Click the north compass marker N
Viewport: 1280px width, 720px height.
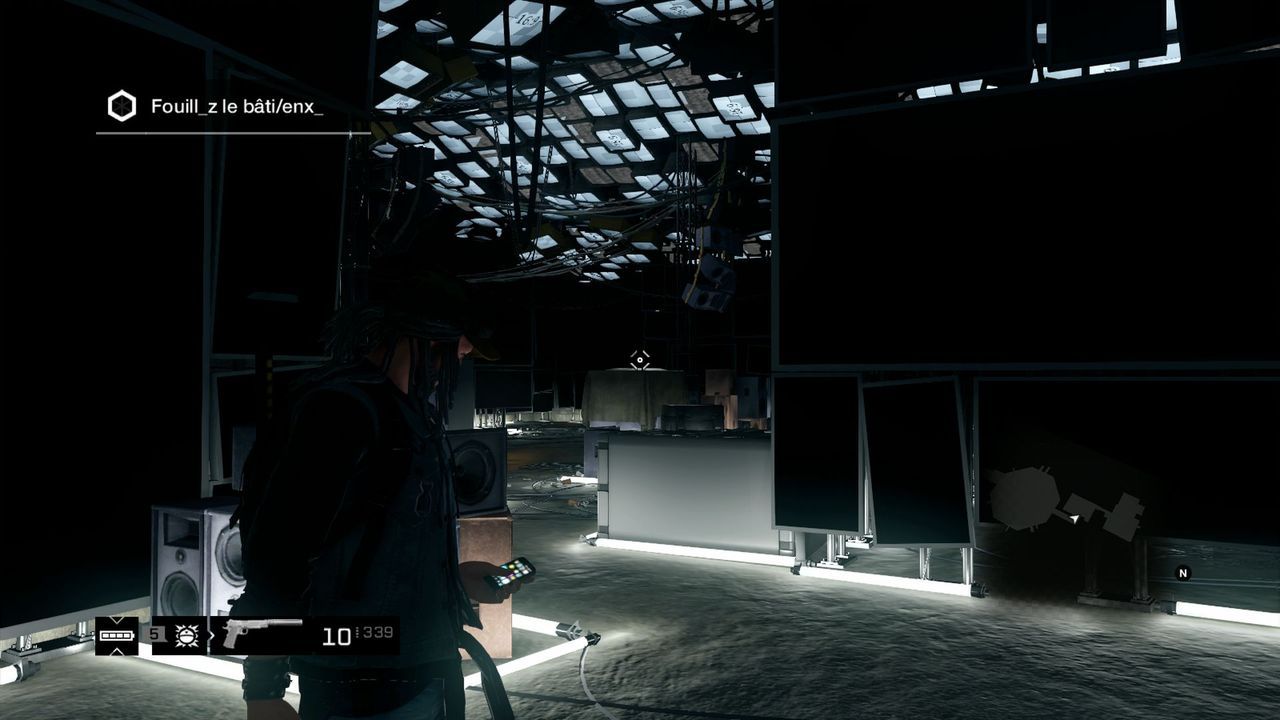(x=1183, y=573)
